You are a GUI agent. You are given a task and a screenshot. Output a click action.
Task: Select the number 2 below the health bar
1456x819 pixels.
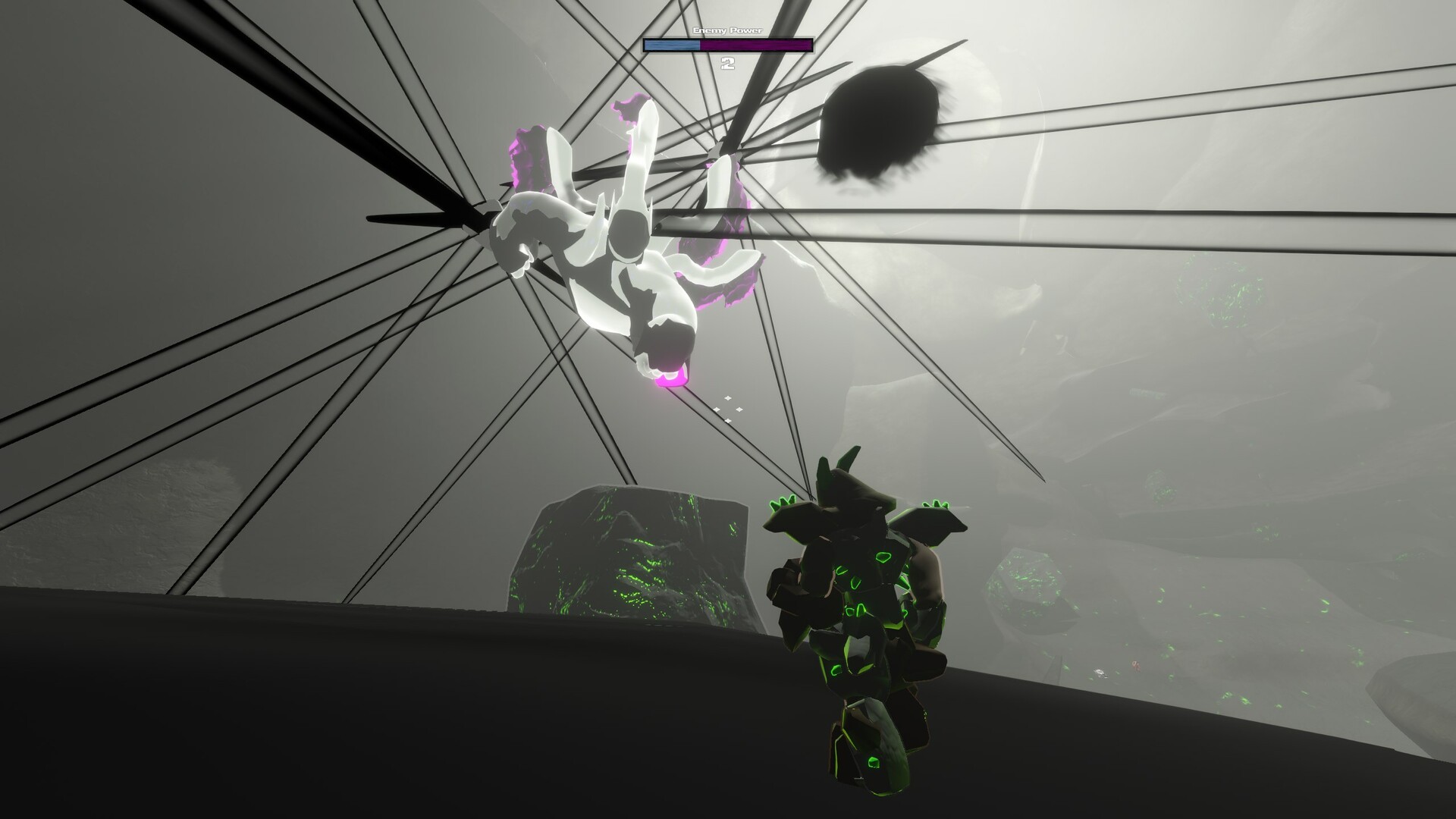728,63
